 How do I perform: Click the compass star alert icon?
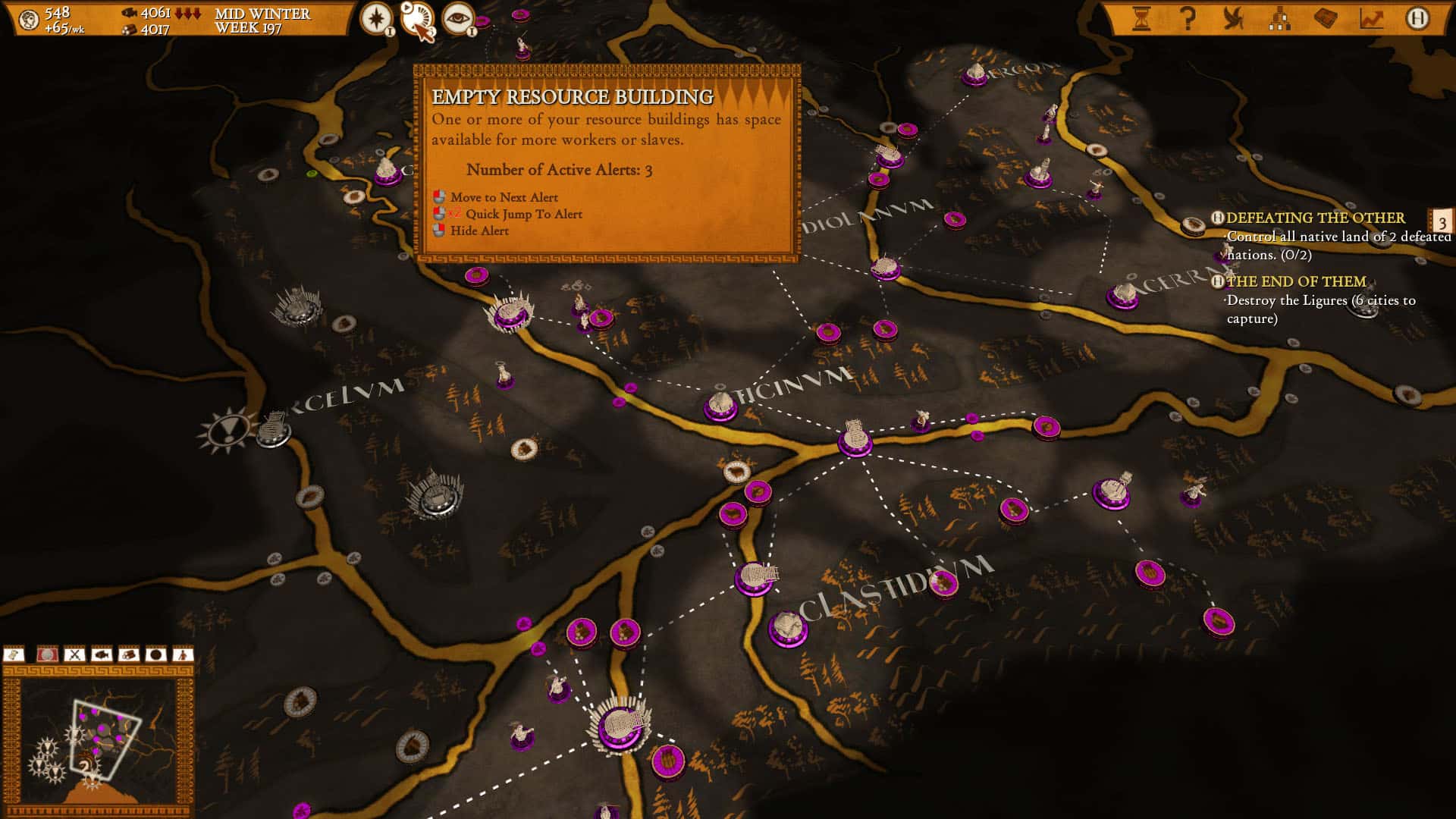point(375,18)
